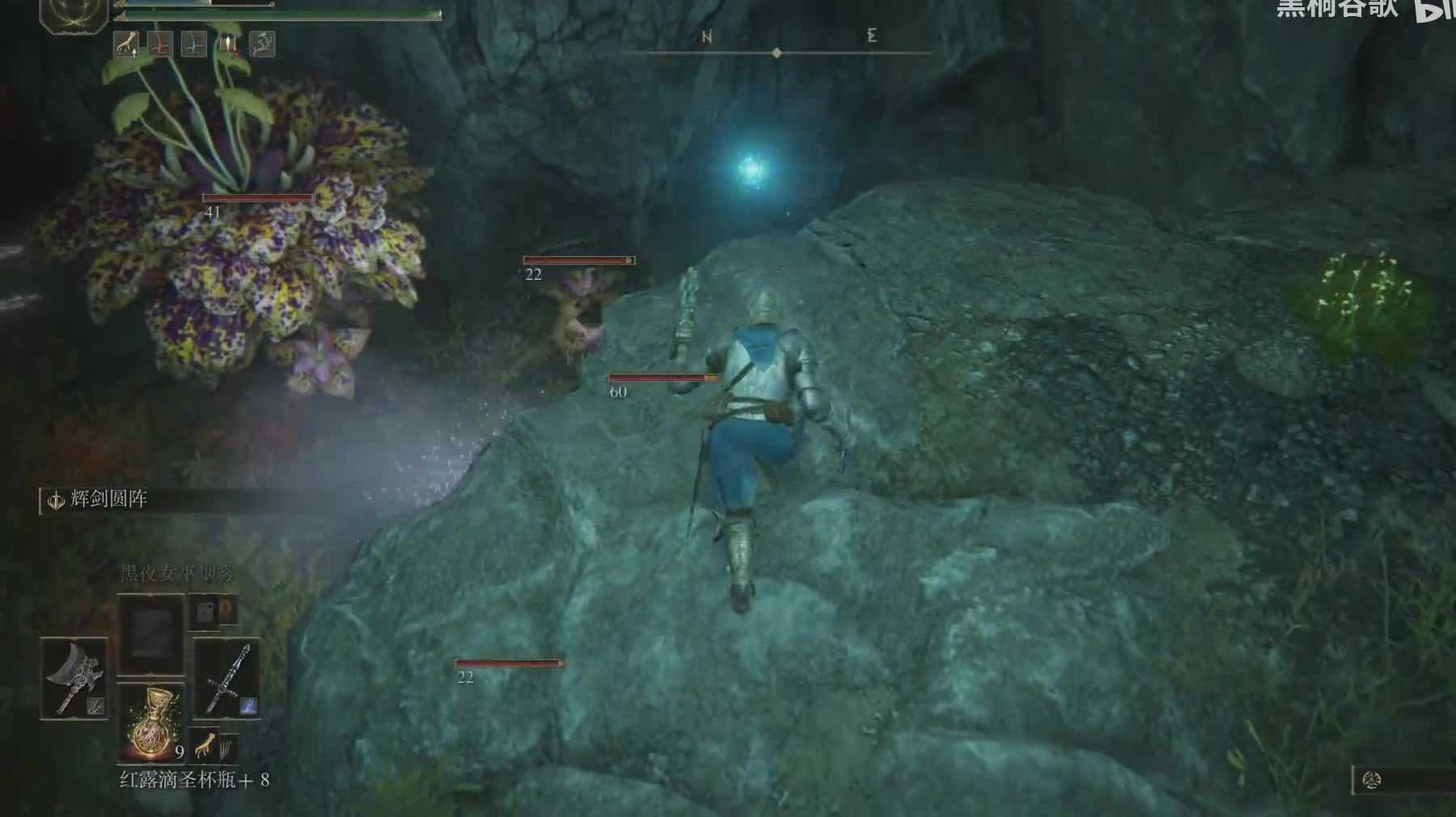Viewport: 1456px width, 817px height.
Task: Click the pale branch buff status icon
Action: tap(262, 44)
